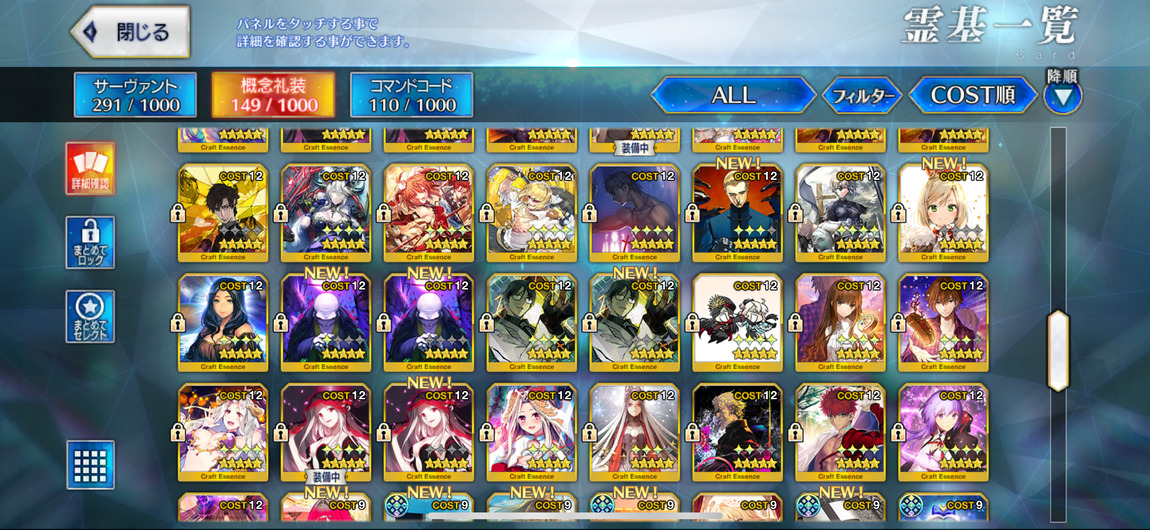Choose the ALL class filter button
The height and width of the screenshot is (530, 1150).
click(733, 96)
